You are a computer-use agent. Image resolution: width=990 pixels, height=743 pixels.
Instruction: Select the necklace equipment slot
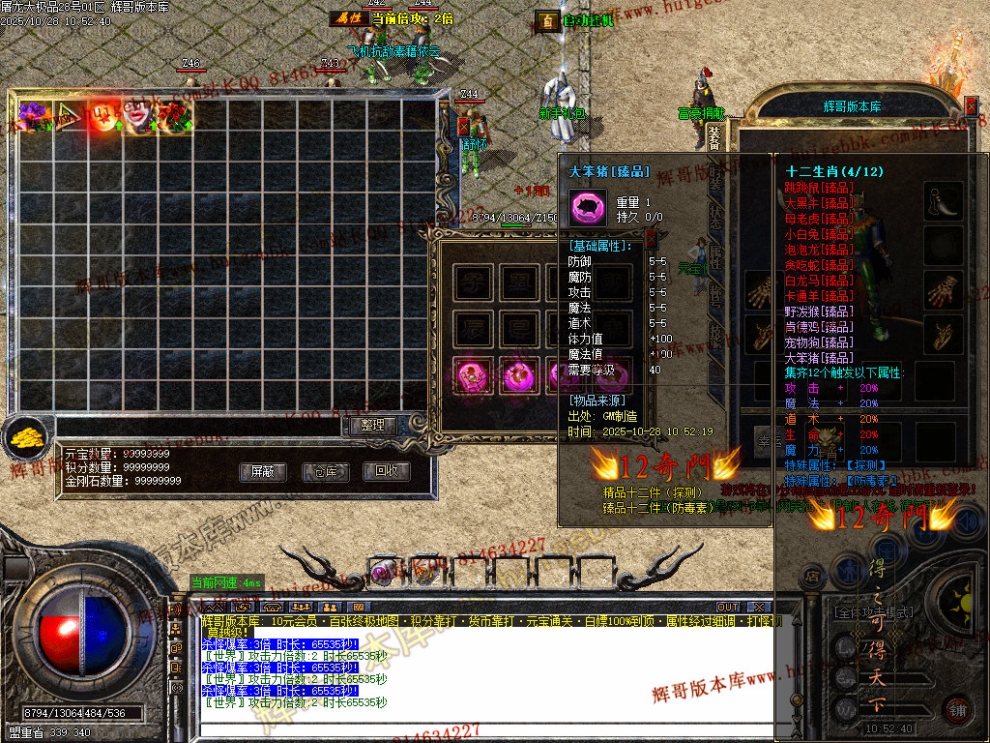point(944,200)
